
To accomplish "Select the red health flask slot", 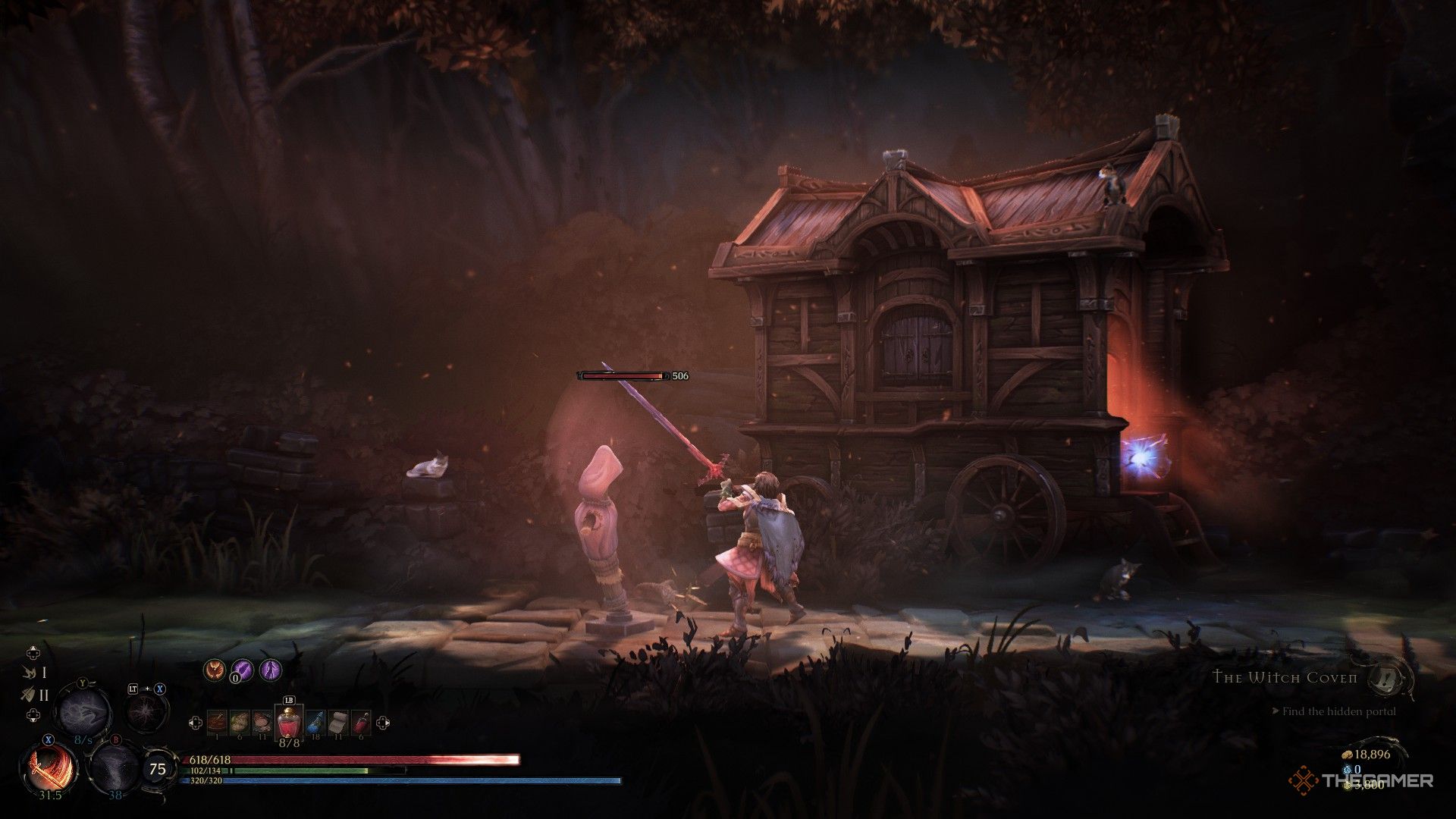I will [288, 723].
